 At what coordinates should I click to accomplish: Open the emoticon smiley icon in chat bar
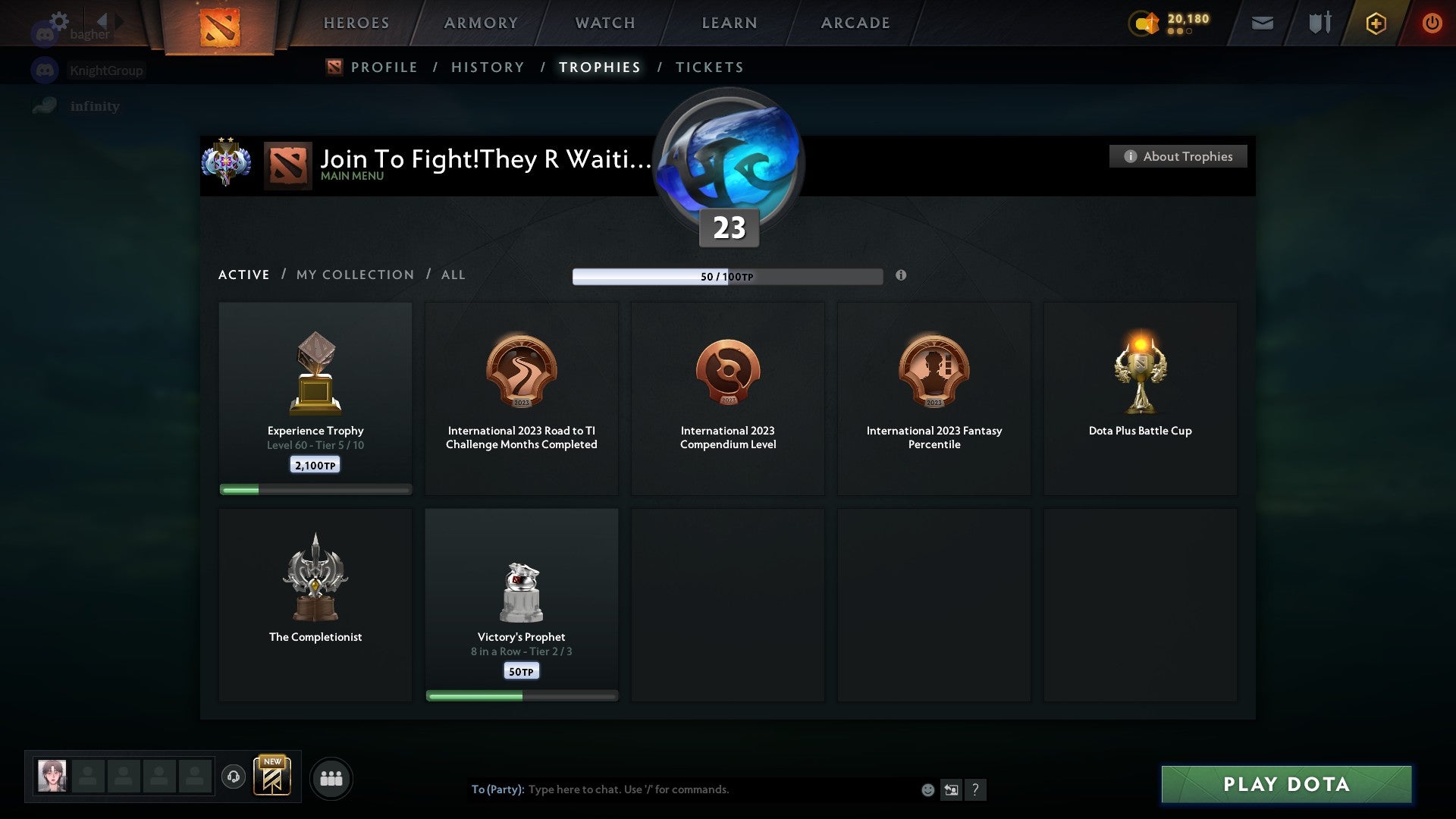pos(928,789)
